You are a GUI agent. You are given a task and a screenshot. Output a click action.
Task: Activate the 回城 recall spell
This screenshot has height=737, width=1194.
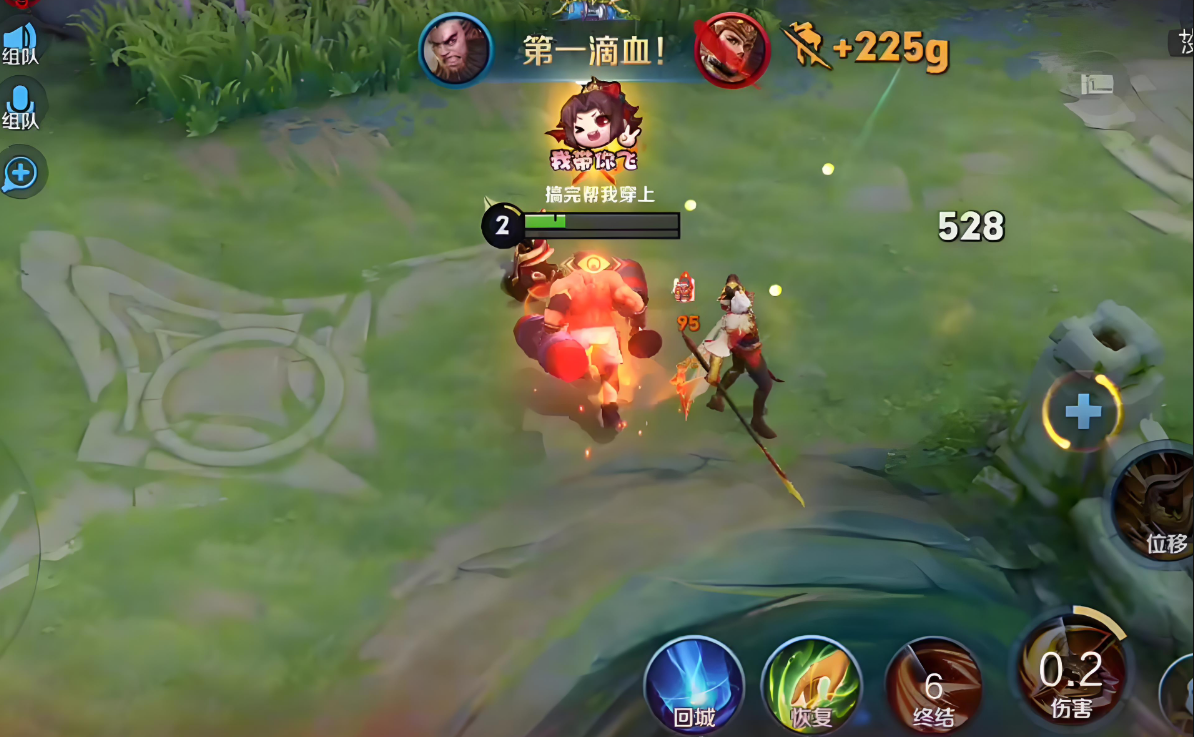pos(694,685)
